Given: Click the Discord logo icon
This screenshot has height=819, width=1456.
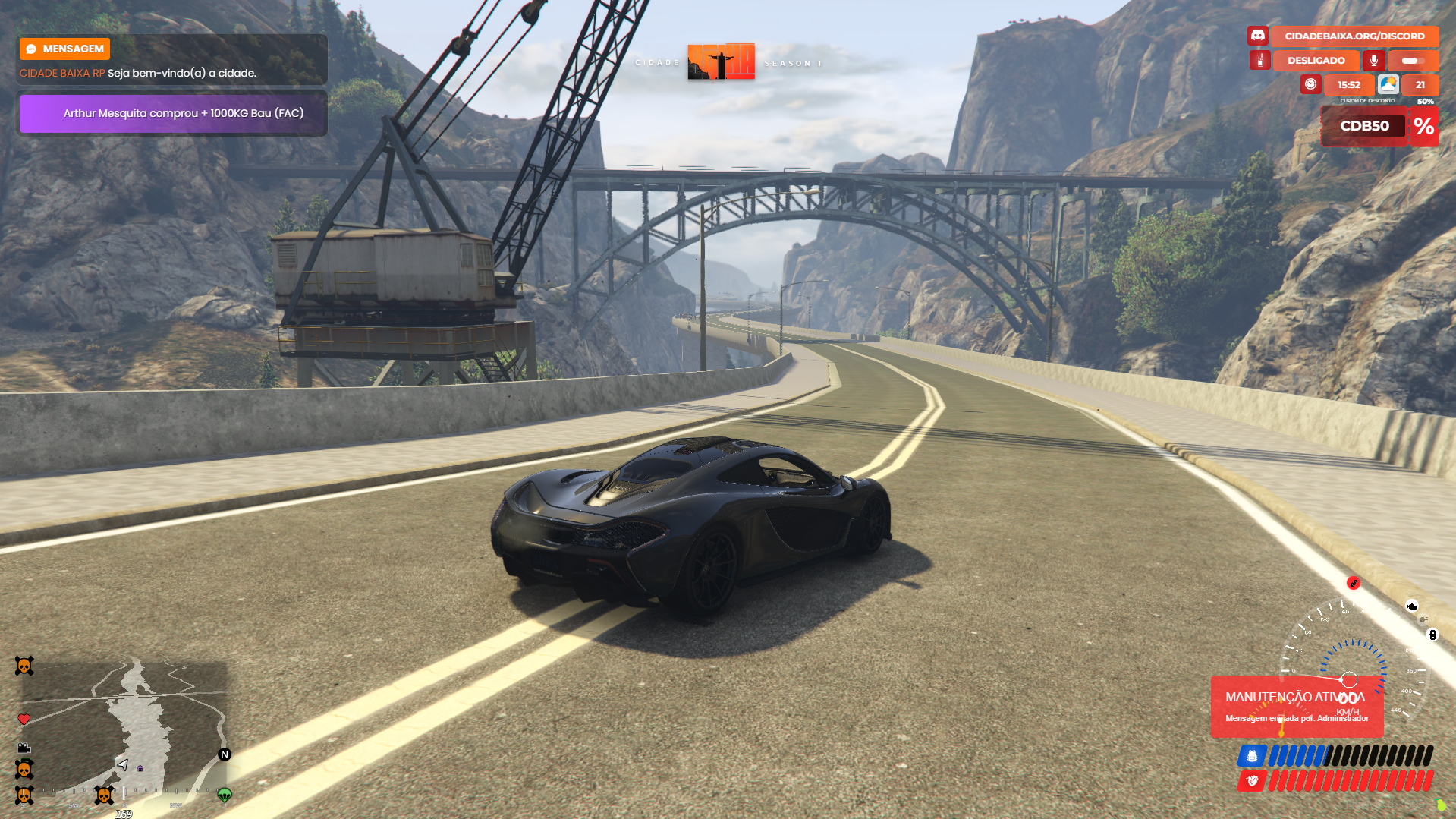Looking at the screenshot, I should point(1257,36).
